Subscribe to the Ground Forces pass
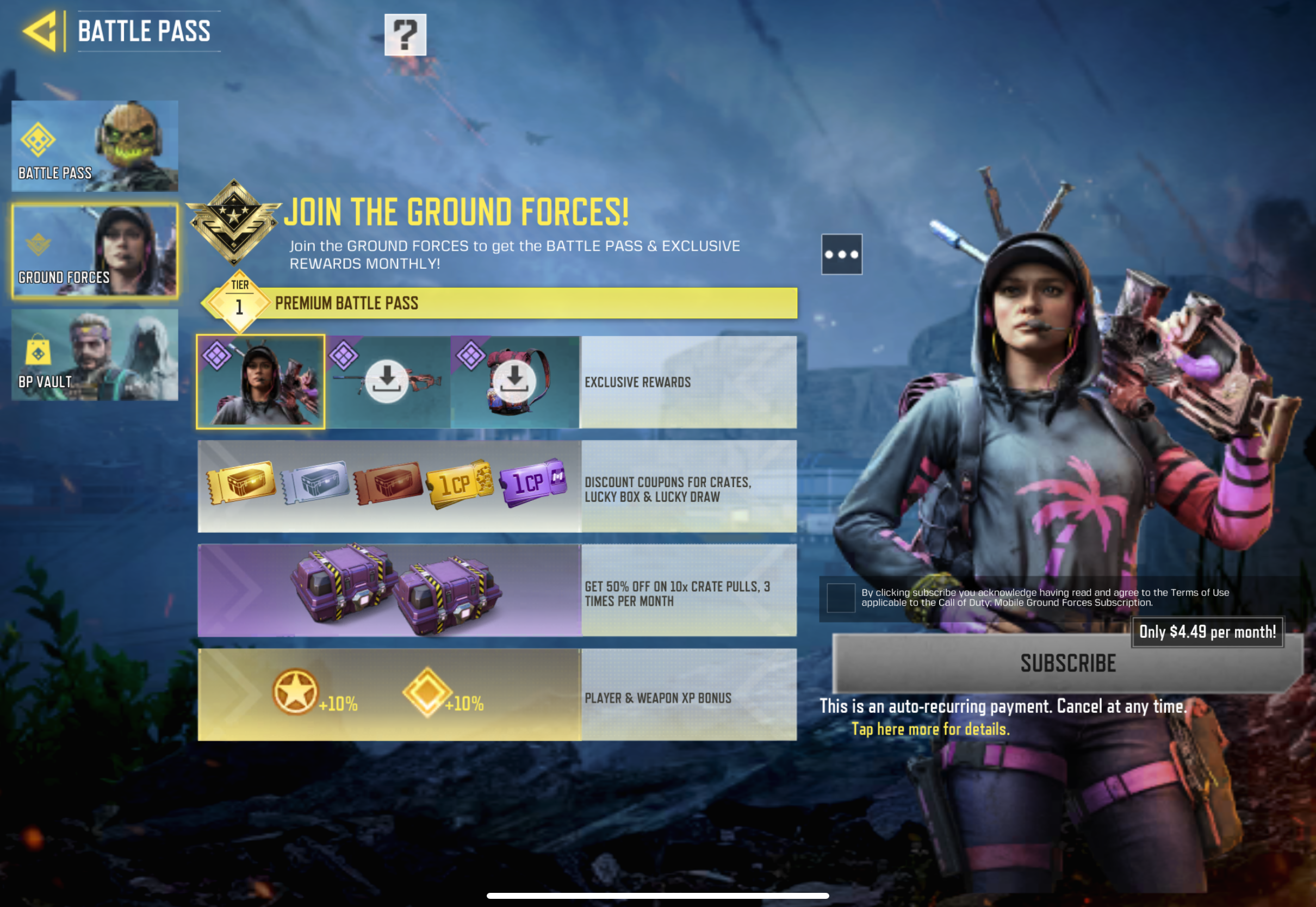The height and width of the screenshot is (907, 1316). [x=1067, y=663]
